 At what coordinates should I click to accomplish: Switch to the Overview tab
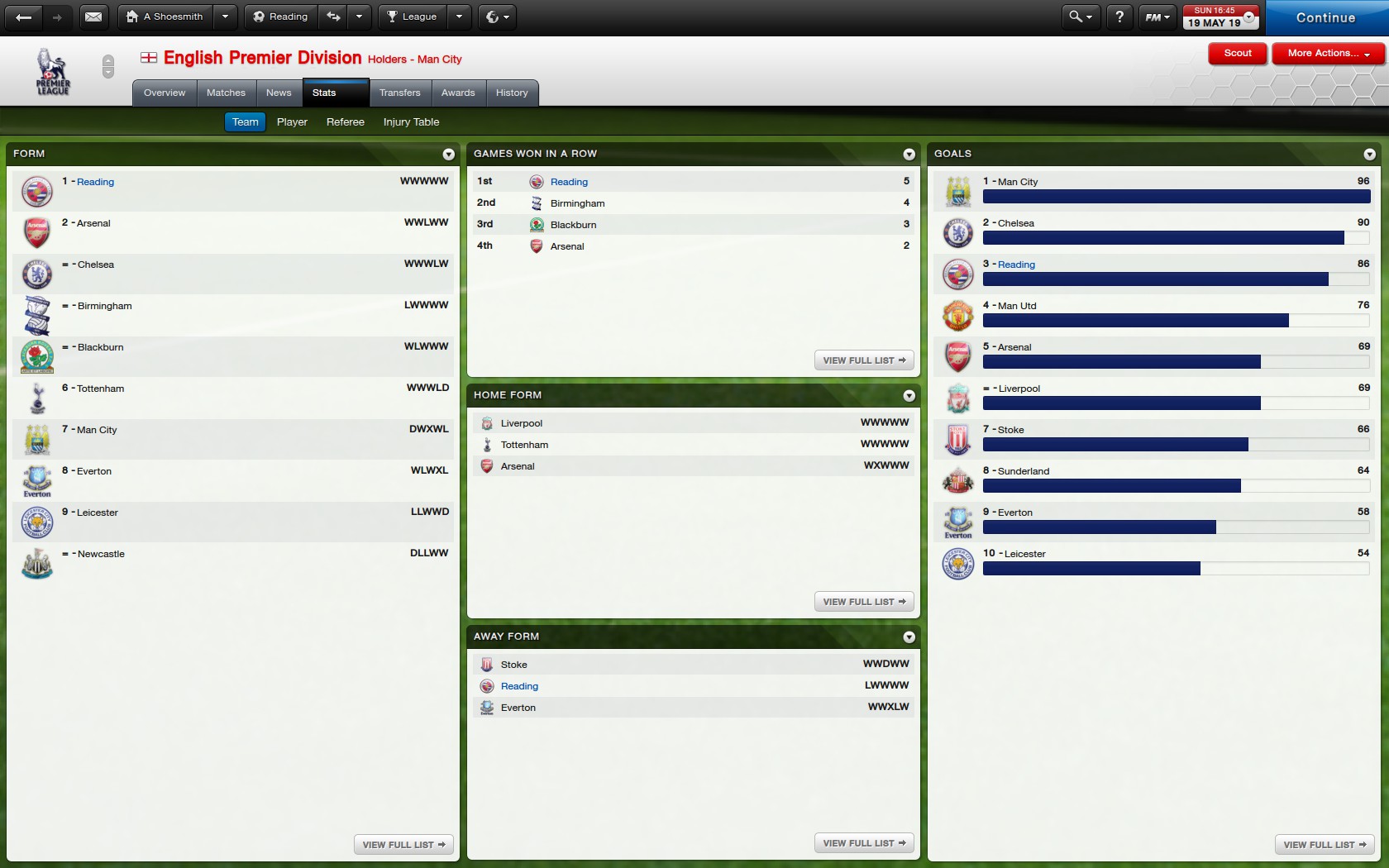(x=165, y=93)
